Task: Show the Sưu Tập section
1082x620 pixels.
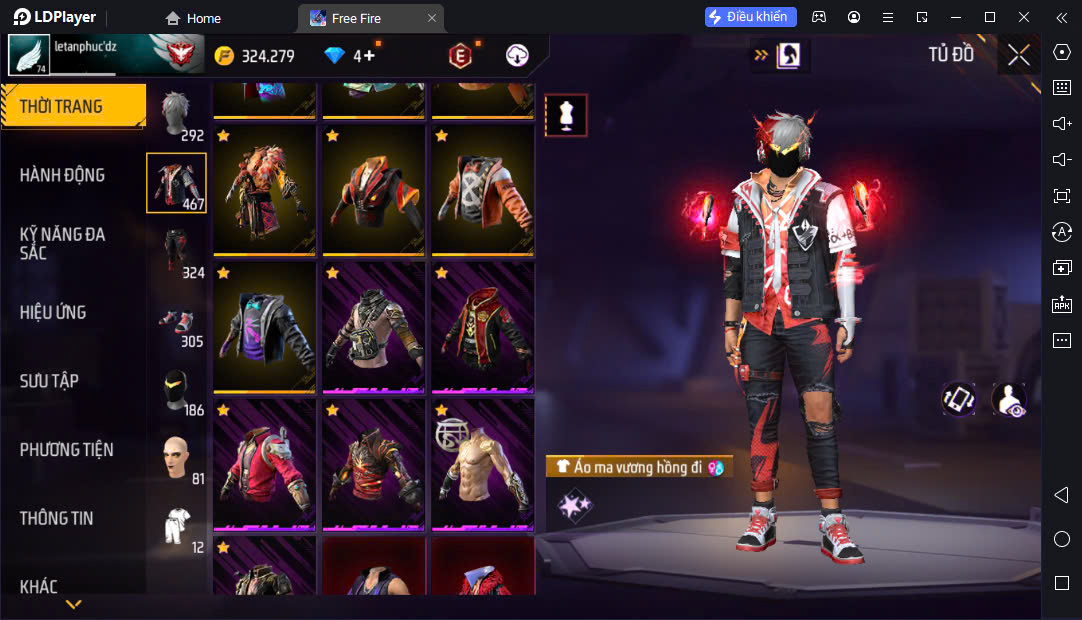Action: (x=49, y=381)
